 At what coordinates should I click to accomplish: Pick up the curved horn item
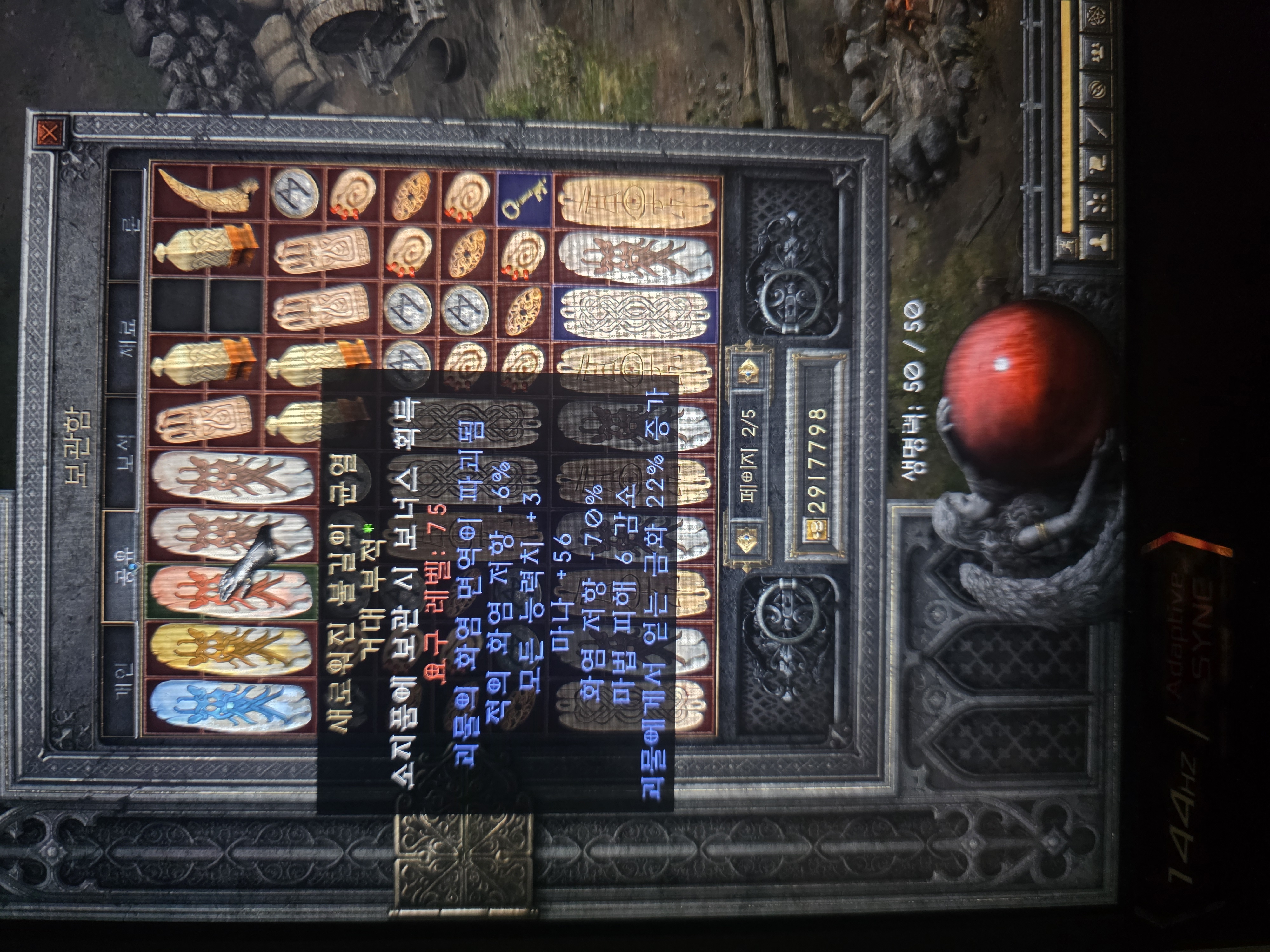tap(207, 192)
